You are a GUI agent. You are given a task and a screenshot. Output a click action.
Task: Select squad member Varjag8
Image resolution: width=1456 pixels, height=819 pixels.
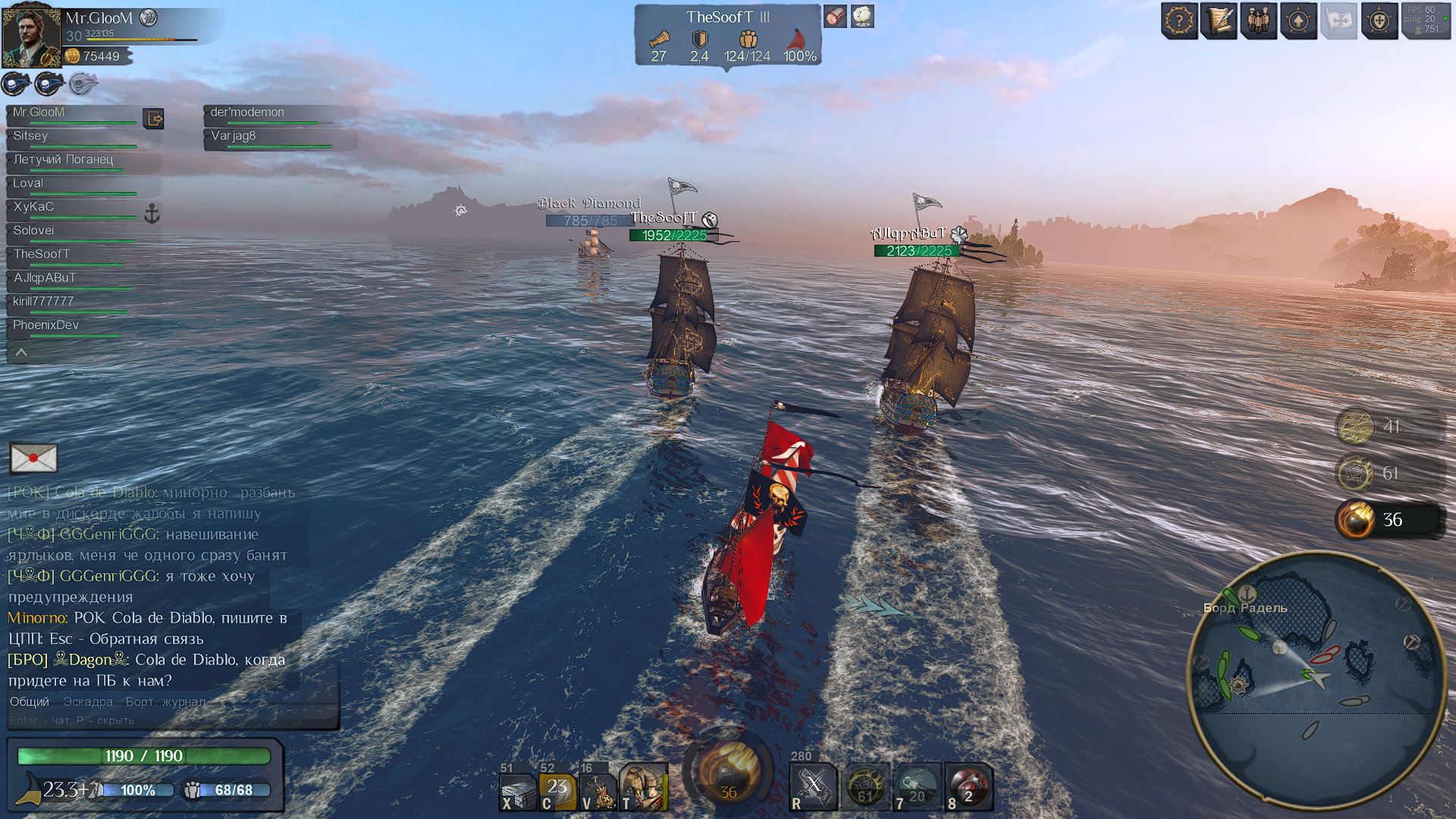[x=234, y=136]
